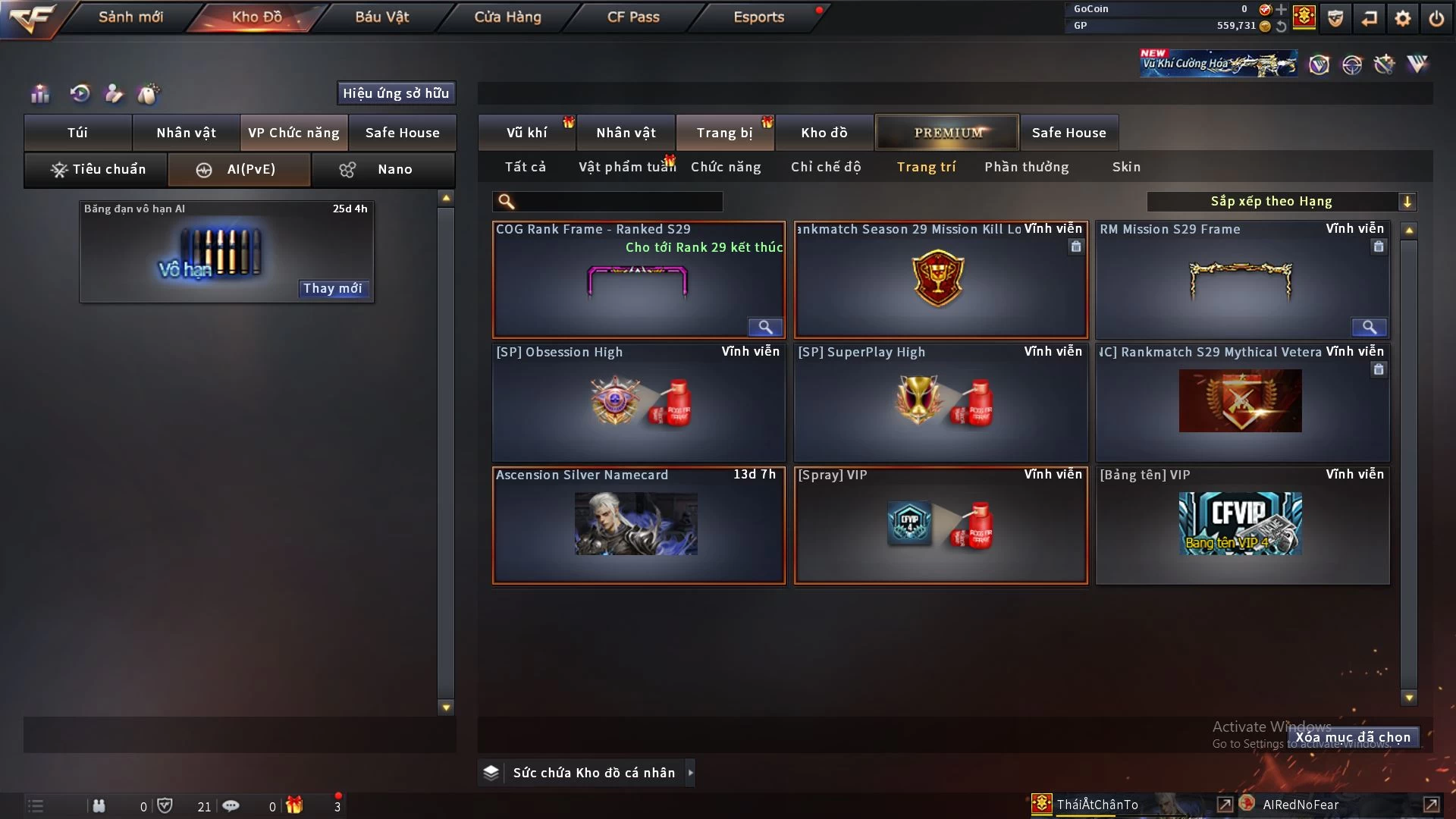Select the Ascension Silver Namecard item
Image resolution: width=1456 pixels, height=819 pixels.
tap(639, 525)
